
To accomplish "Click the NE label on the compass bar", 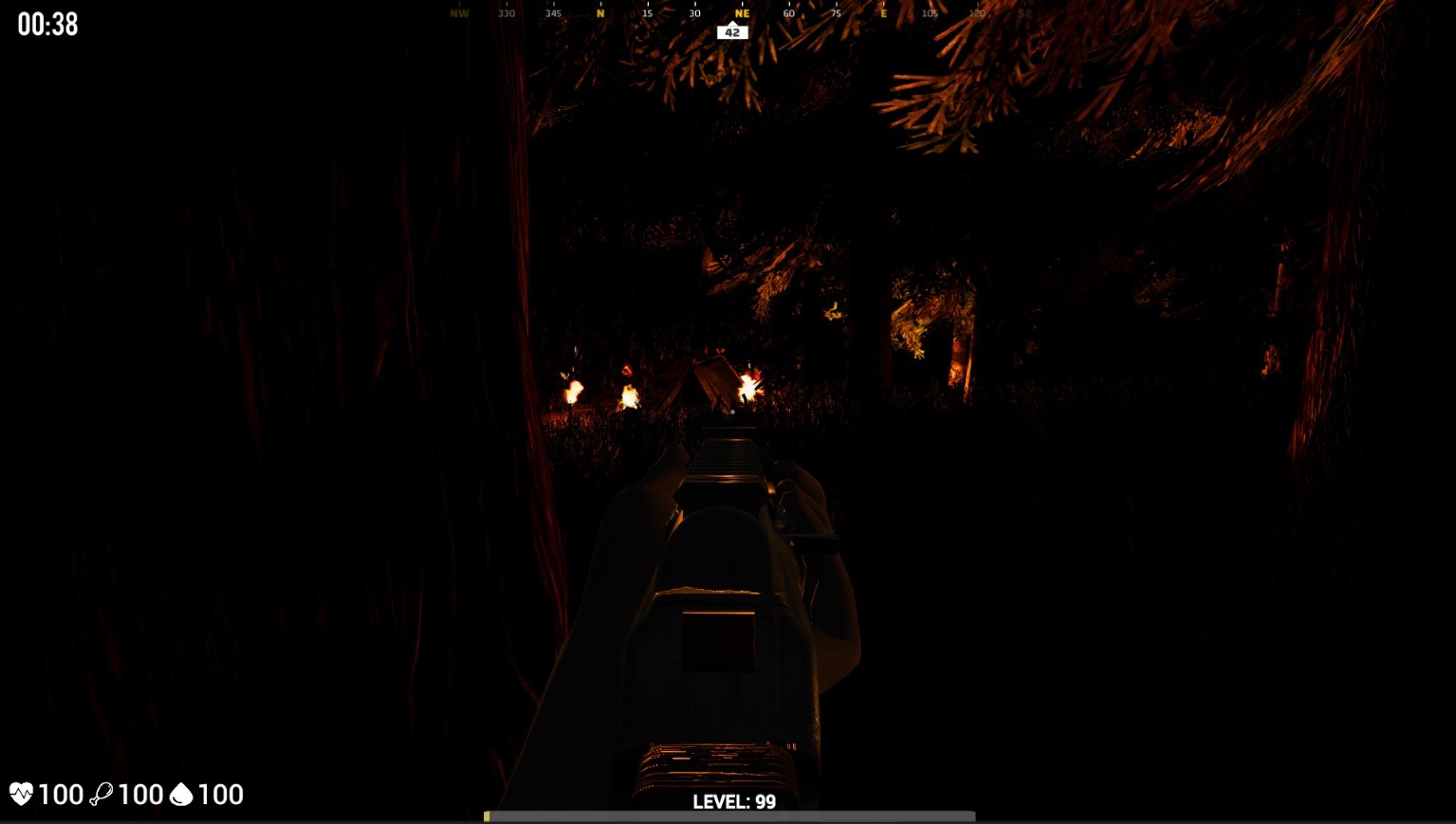I will point(741,14).
